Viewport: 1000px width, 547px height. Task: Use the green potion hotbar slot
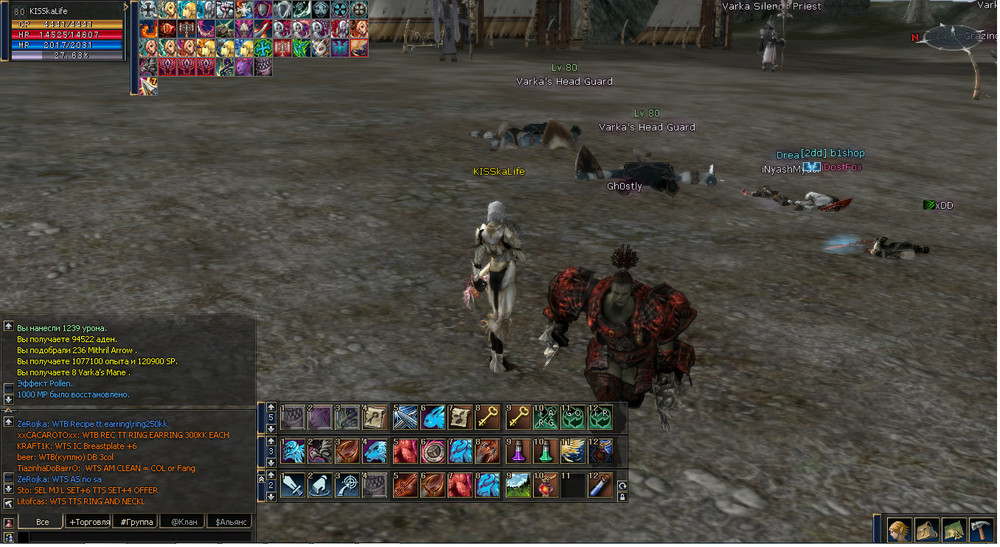coord(545,451)
